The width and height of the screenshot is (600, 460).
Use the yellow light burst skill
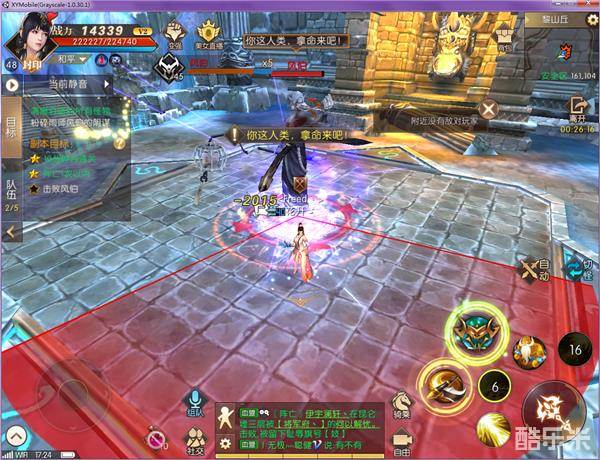[493, 429]
